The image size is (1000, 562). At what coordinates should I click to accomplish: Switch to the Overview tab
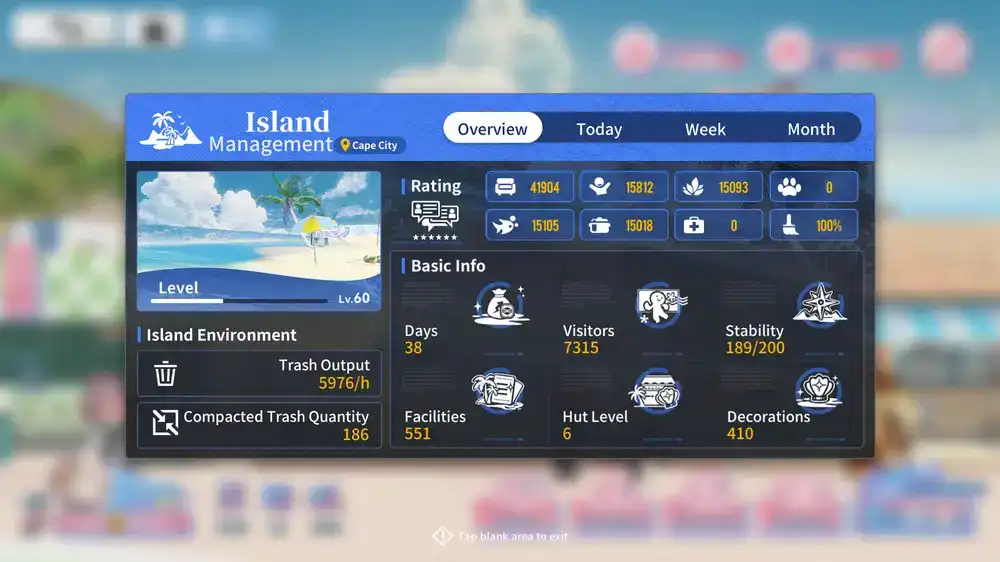click(x=492, y=129)
